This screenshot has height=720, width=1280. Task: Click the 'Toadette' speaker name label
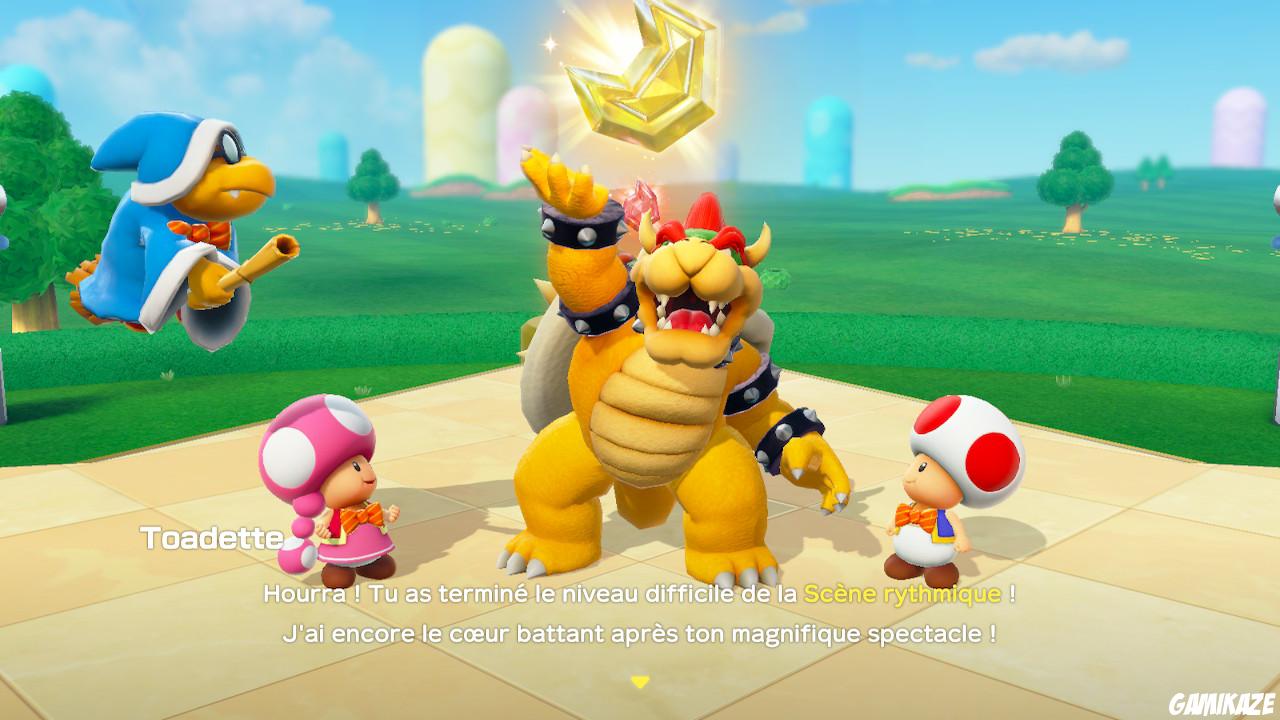(210, 537)
